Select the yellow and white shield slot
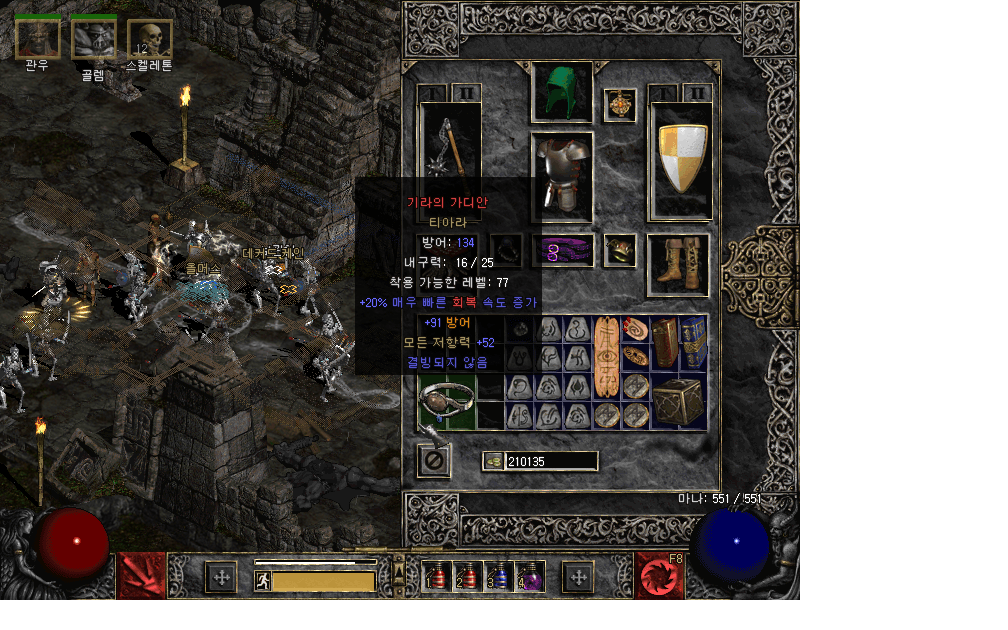 681,160
